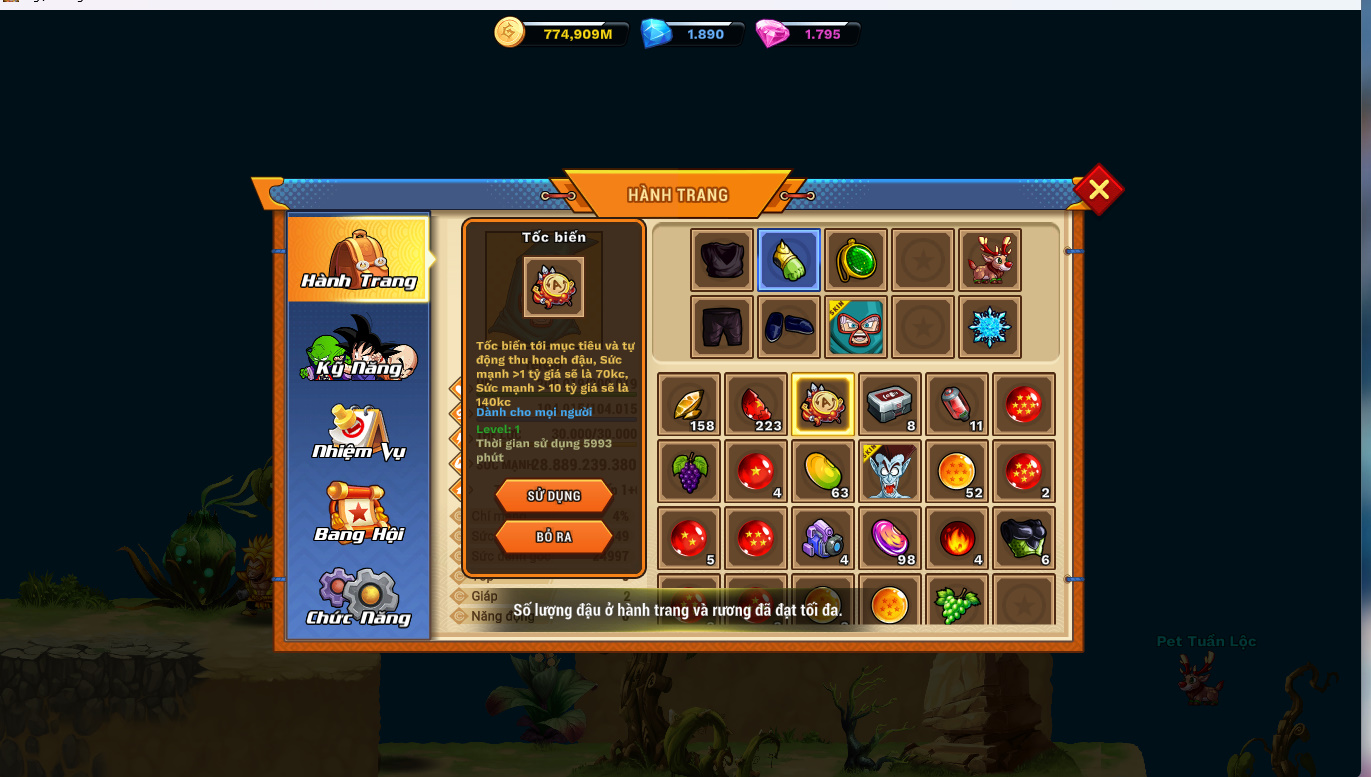Choose the green bean stack of 63
The image size is (1371, 777).
pyautogui.click(x=823, y=471)
